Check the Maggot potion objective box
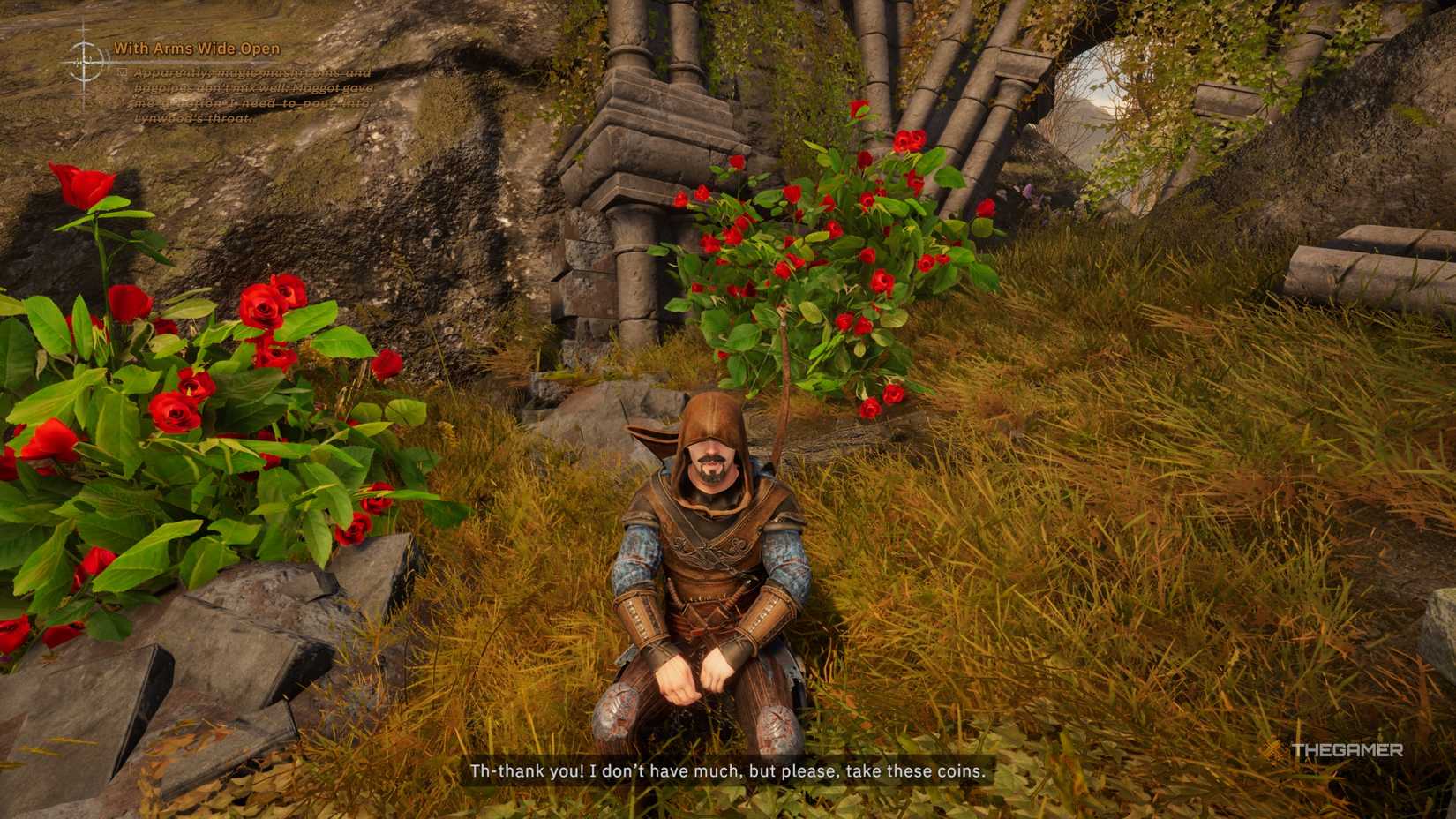1456x819 pixels. (x=121, y=71)
